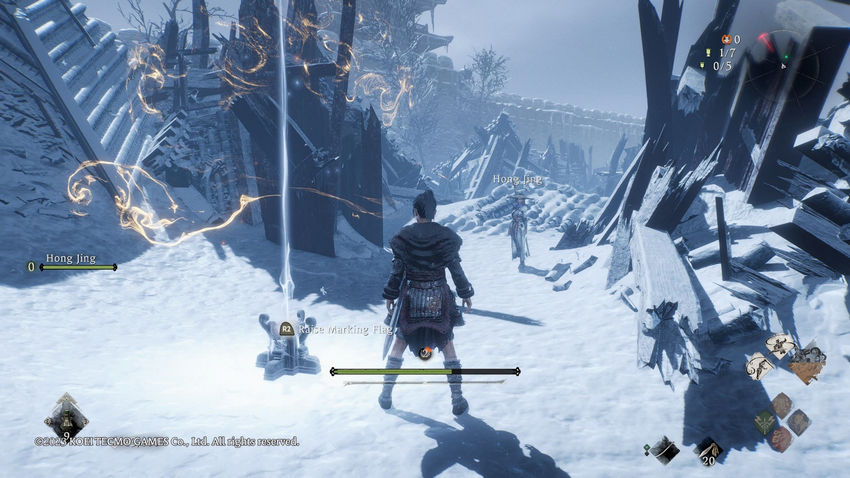
Task: Activate the red wizardry spell diamond
Action: [x=781, y=438]
